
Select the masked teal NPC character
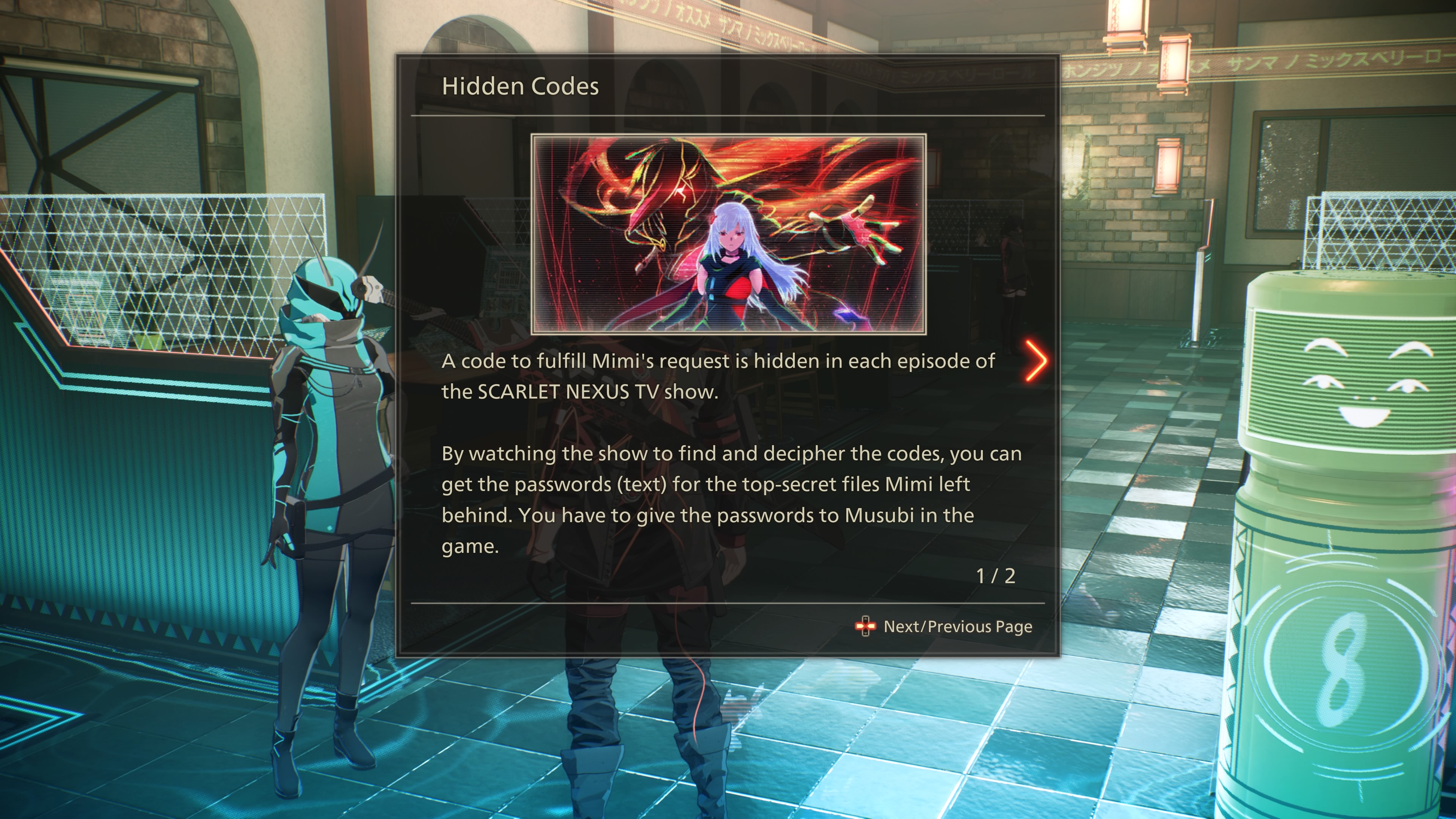click(x=322, y=480)
